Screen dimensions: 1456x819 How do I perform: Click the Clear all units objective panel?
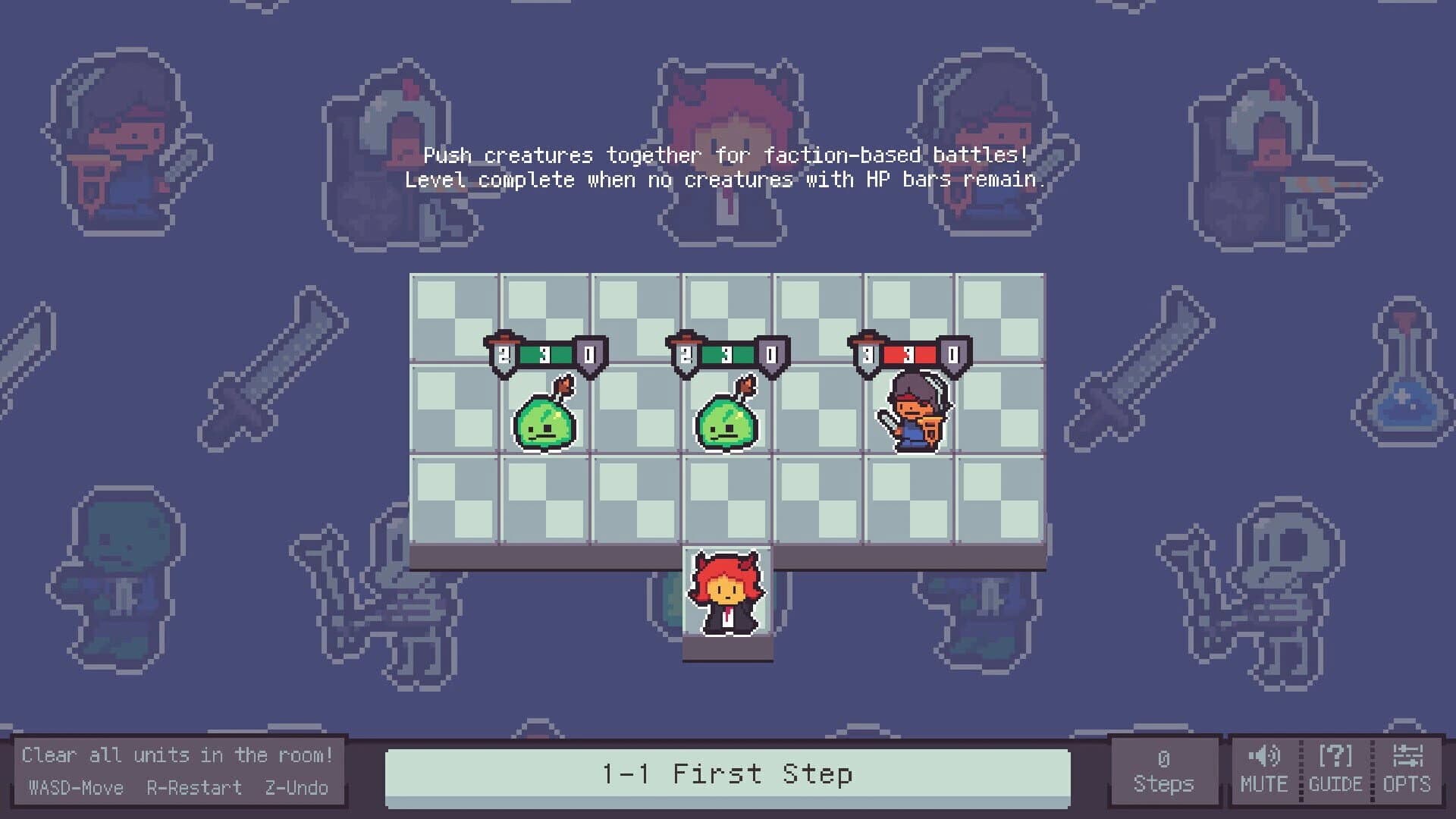[178, 755]
